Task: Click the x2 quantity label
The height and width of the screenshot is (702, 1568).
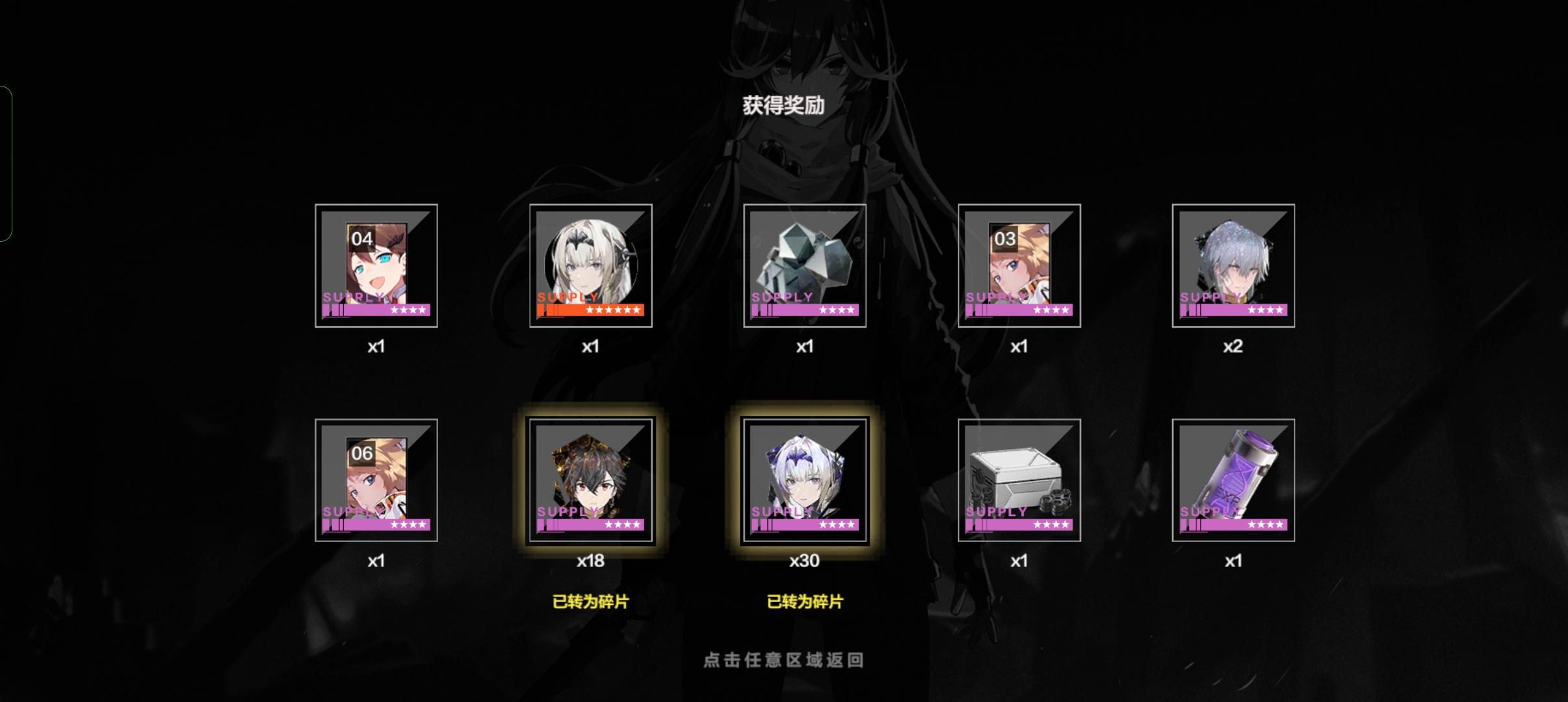Action: click(x=1234, y=346)
